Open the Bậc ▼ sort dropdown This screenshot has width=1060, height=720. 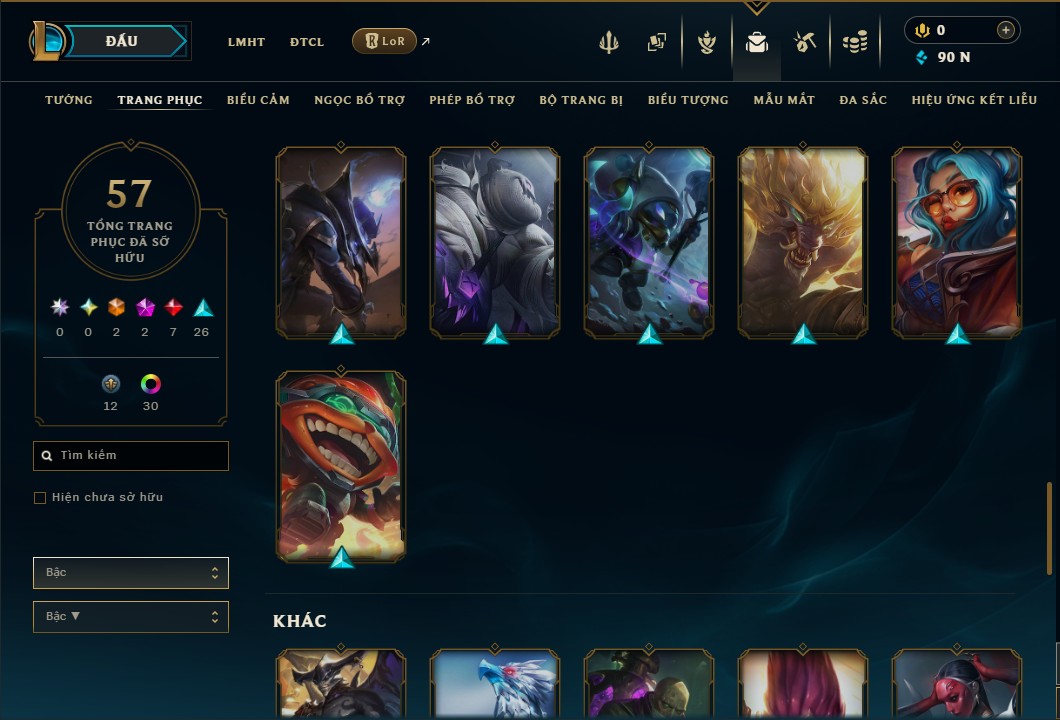tap(131, 617)
